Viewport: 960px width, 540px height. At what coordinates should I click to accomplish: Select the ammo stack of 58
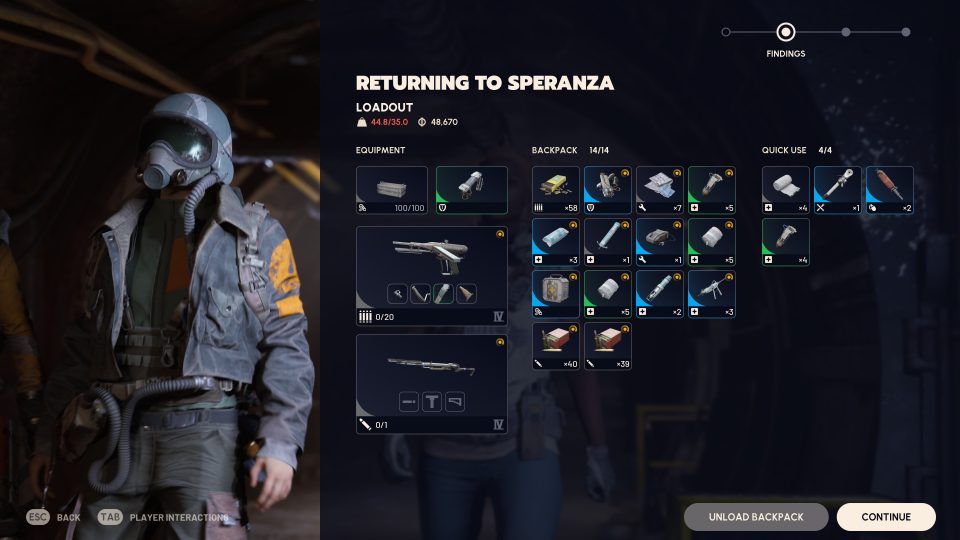coord(556,190)
